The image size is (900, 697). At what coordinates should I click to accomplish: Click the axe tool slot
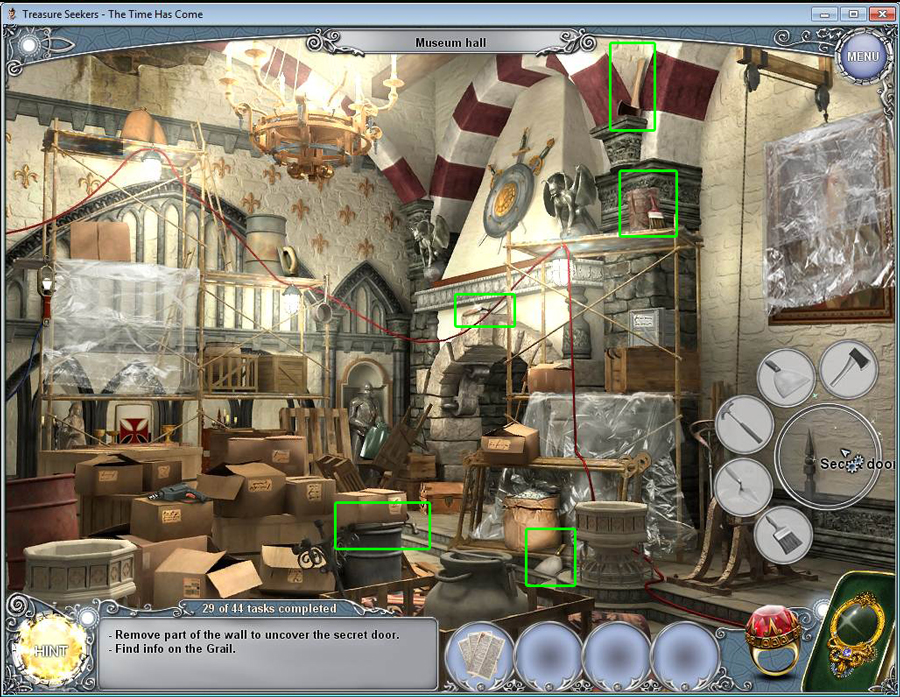coord(848,367)
